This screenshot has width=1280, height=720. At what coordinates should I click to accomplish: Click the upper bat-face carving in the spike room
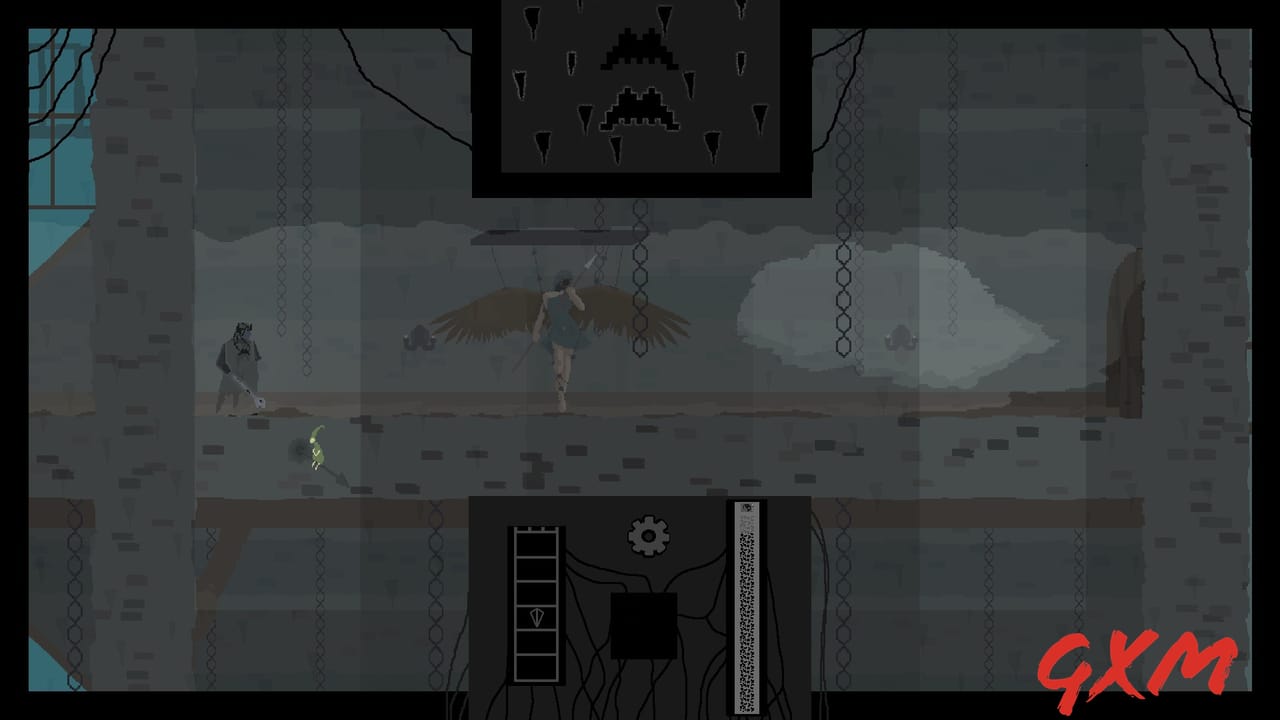(x=637, y=48)
